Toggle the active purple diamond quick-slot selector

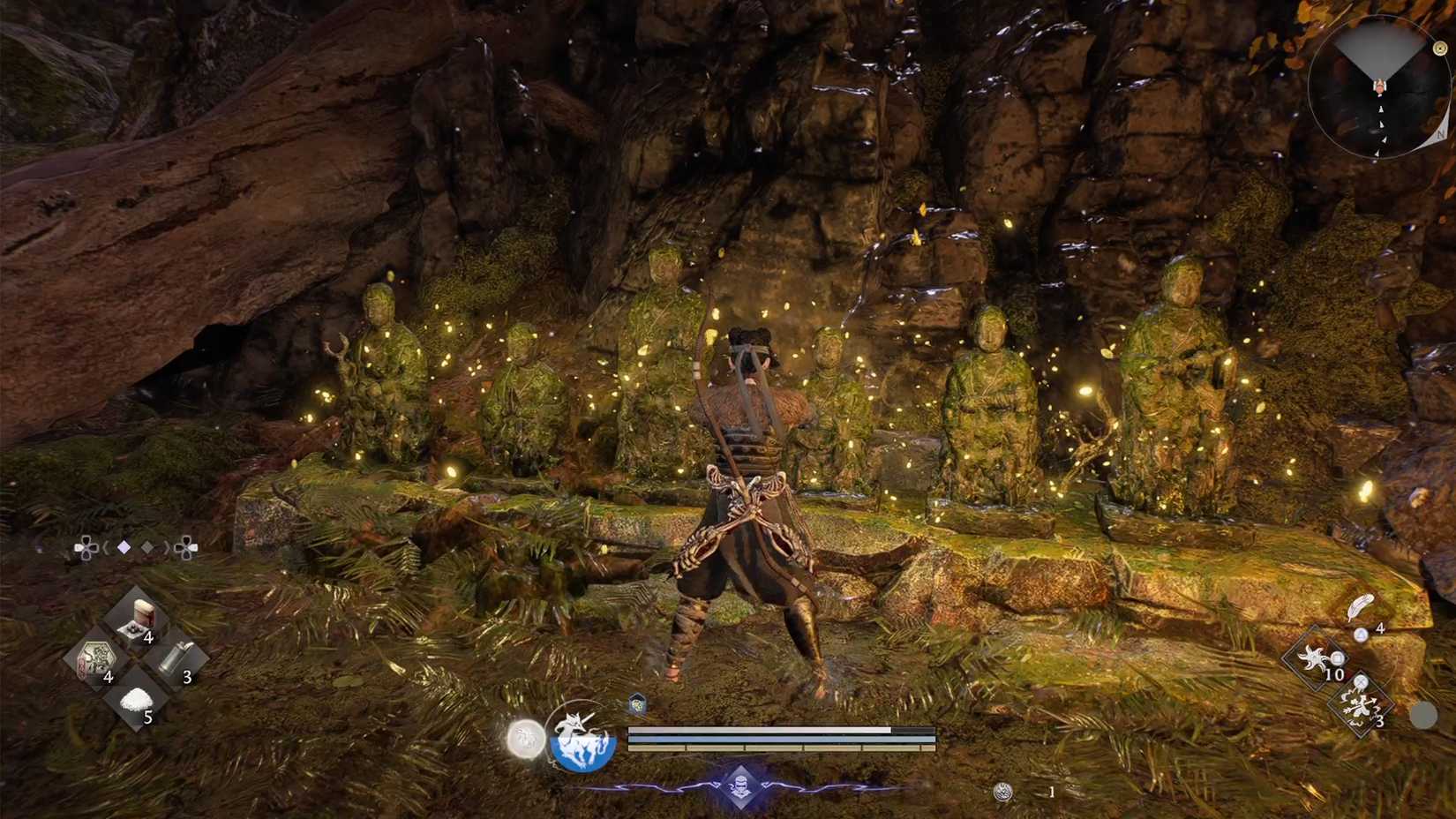click(124, 546)
